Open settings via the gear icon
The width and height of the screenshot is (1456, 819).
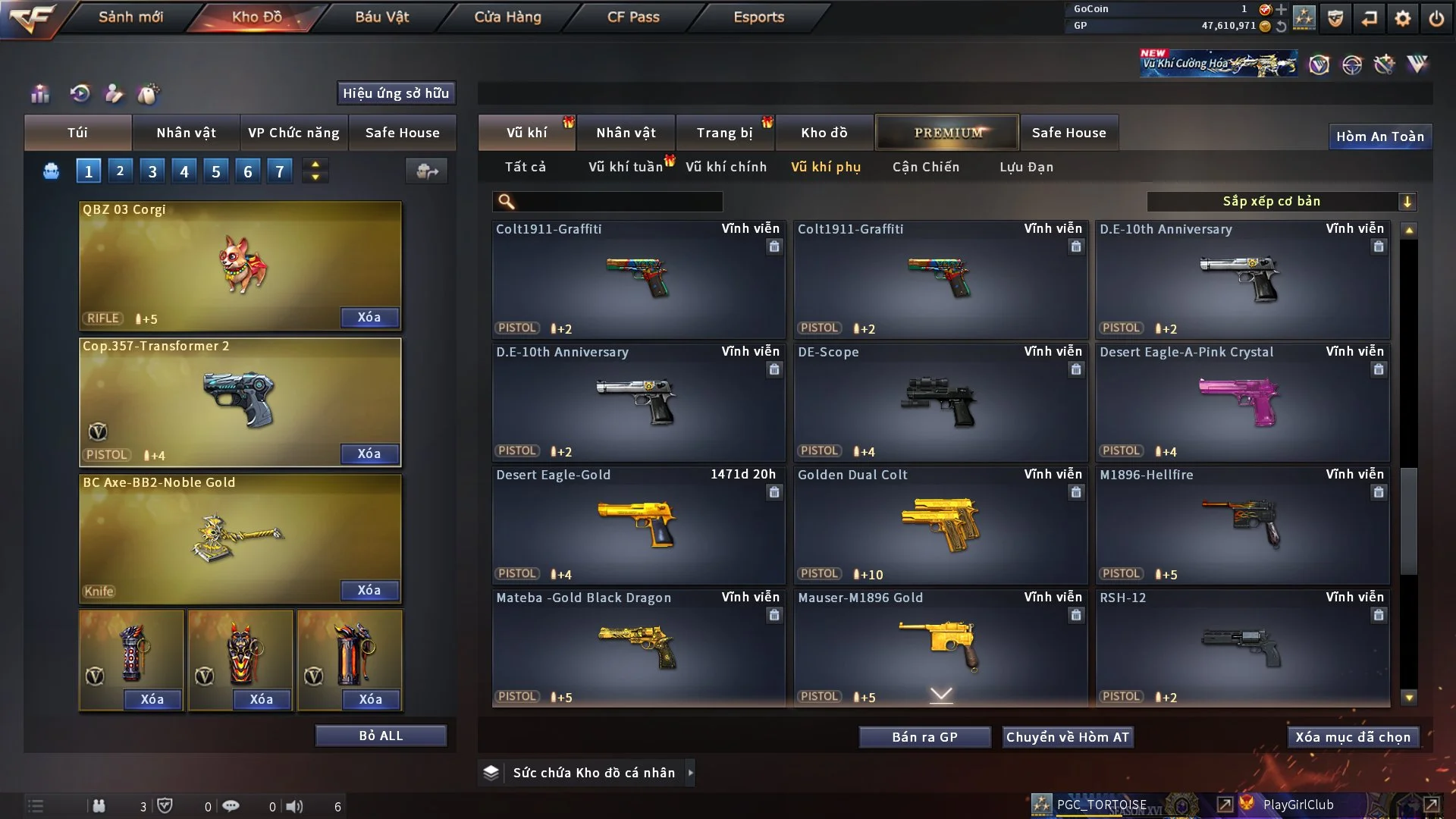(x=1402, y=18)
